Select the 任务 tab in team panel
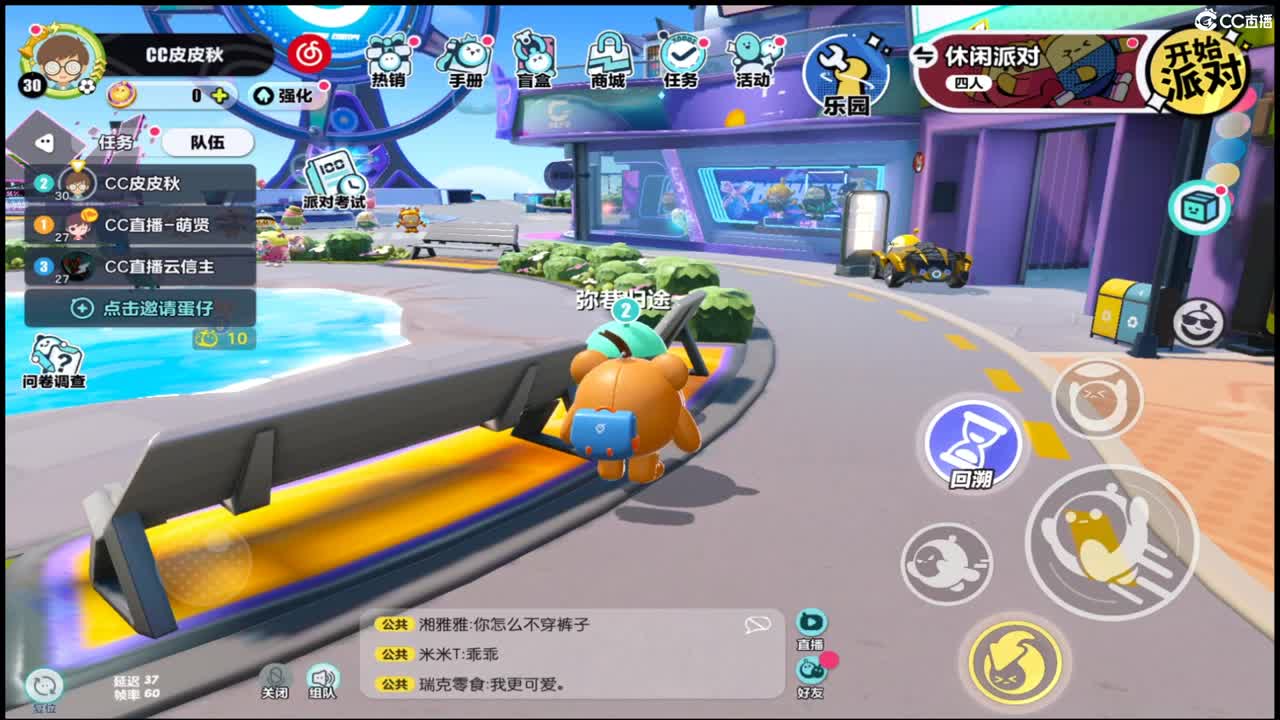1280x720 pixels. point(117,142)
